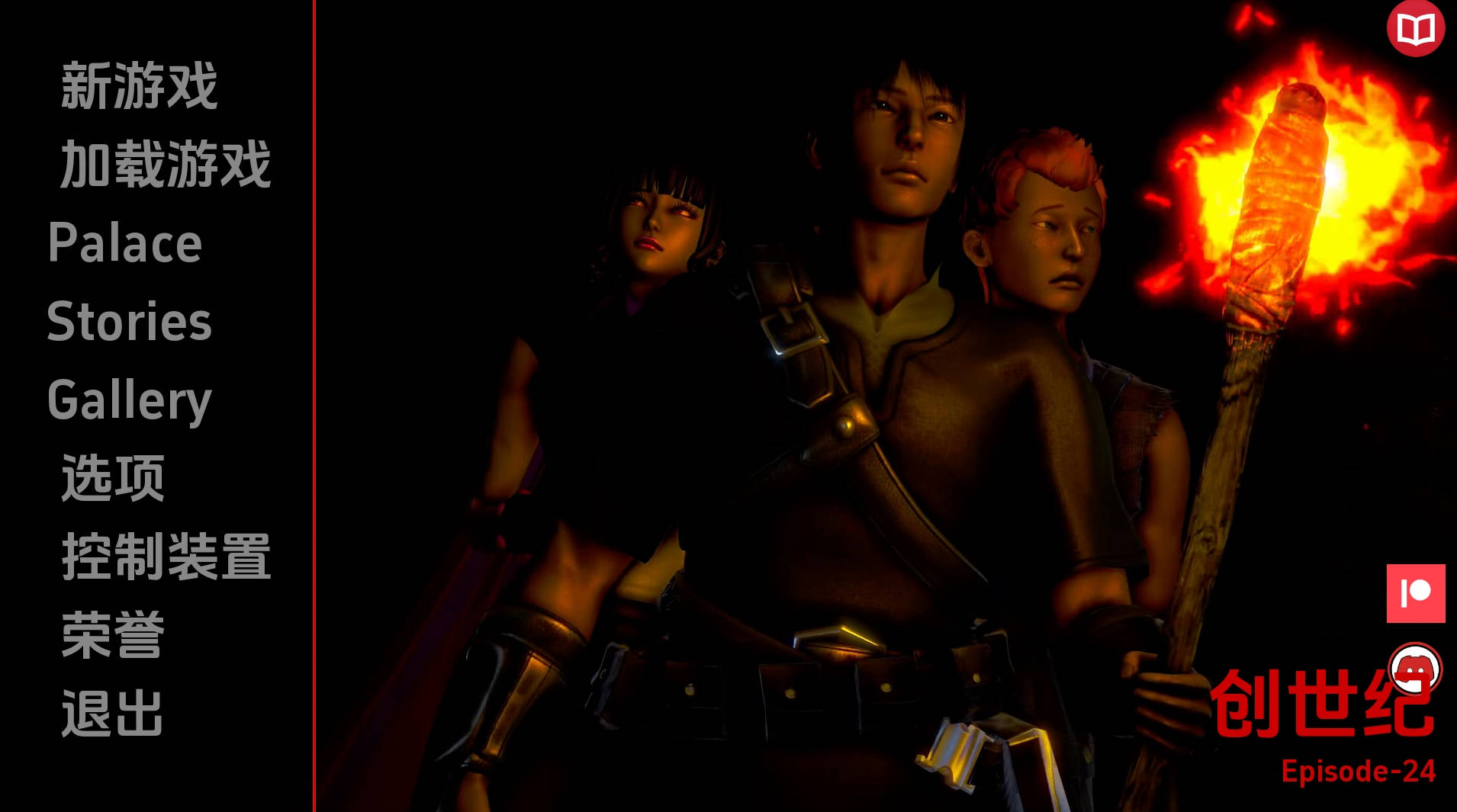The height and width of the screenshot is (812, 1457).
Task: Start a new game with 新游戏
Action: tap(140, 87)
